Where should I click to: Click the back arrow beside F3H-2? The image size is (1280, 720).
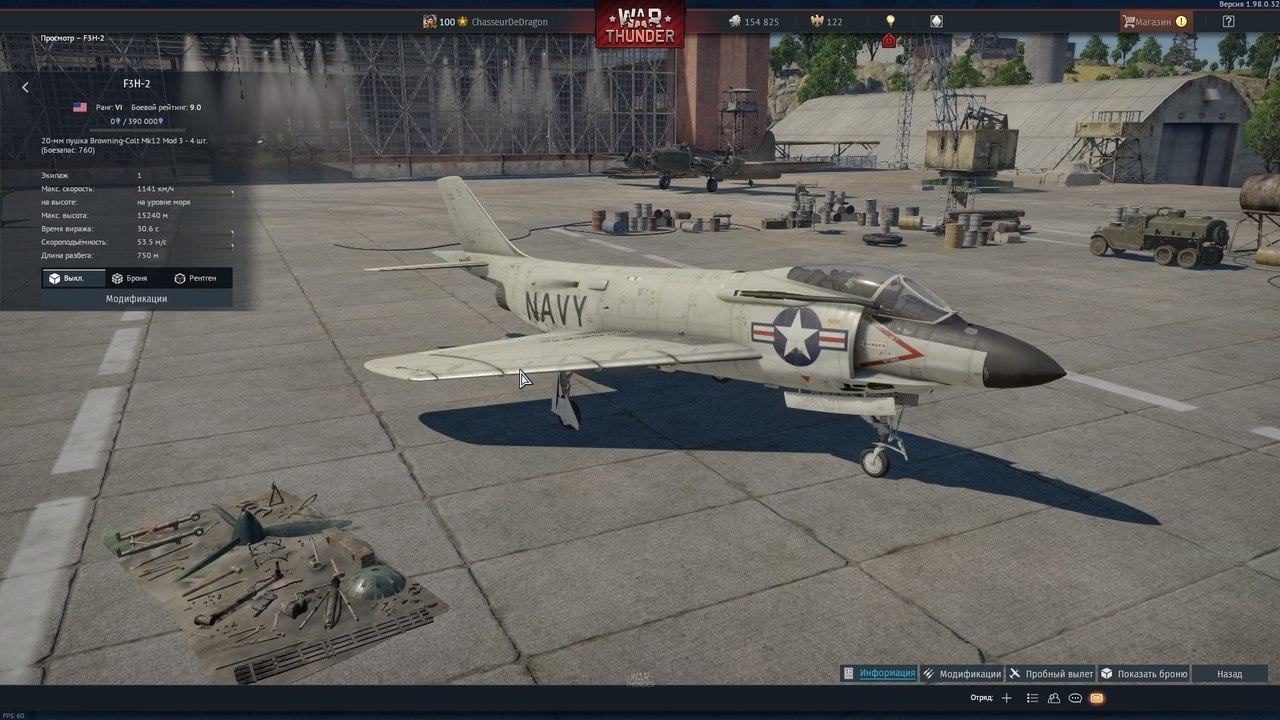tap(25, 87)
